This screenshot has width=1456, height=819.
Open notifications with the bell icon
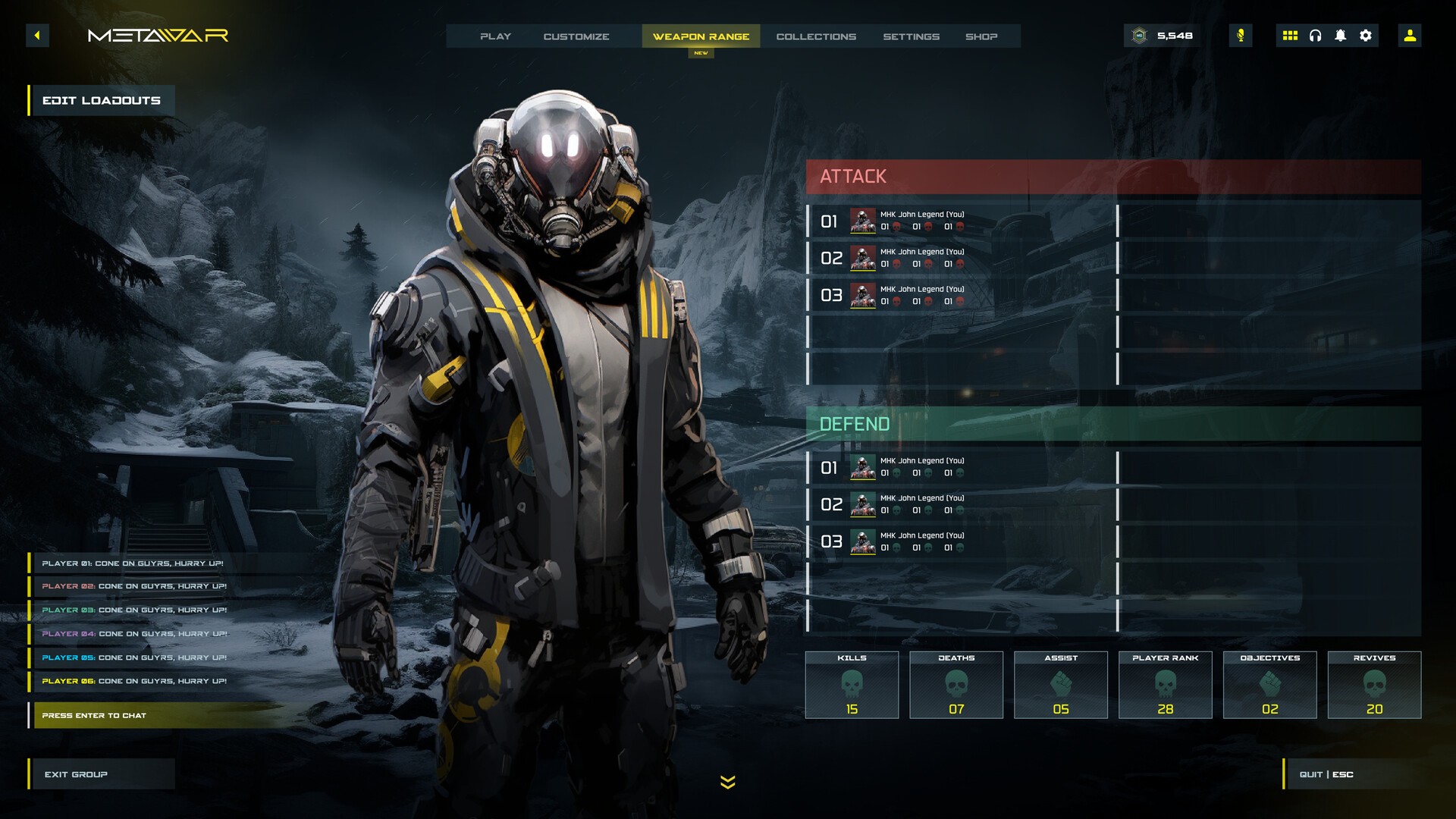[x=1340, y=36]
